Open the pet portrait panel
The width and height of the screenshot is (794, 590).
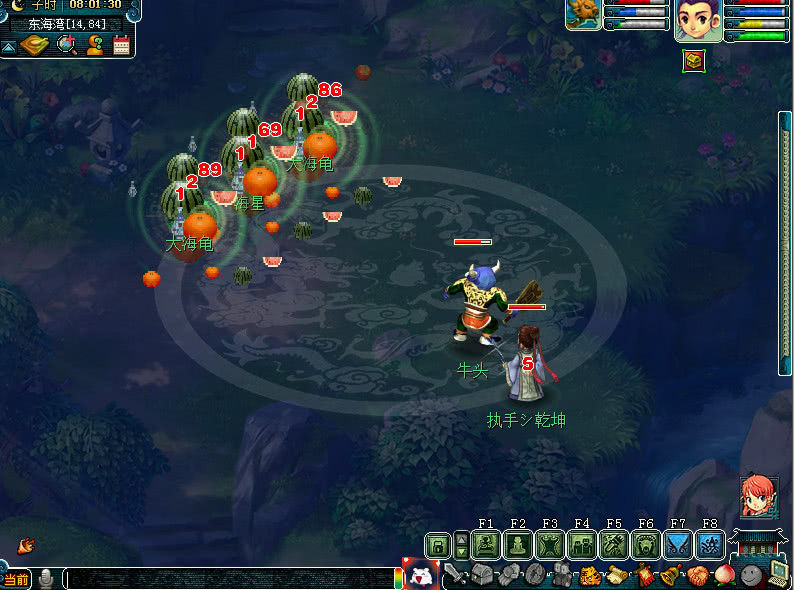(x=583, y=15)
